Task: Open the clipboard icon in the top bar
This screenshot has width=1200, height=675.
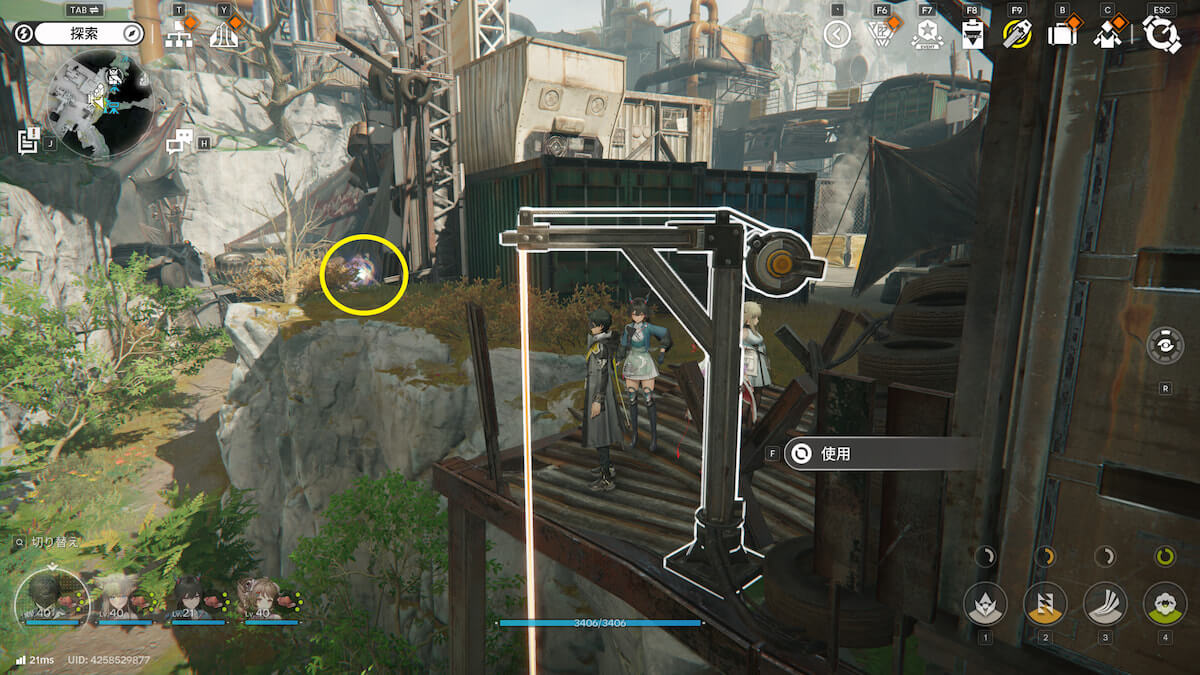Action: (x=972, y=35)
